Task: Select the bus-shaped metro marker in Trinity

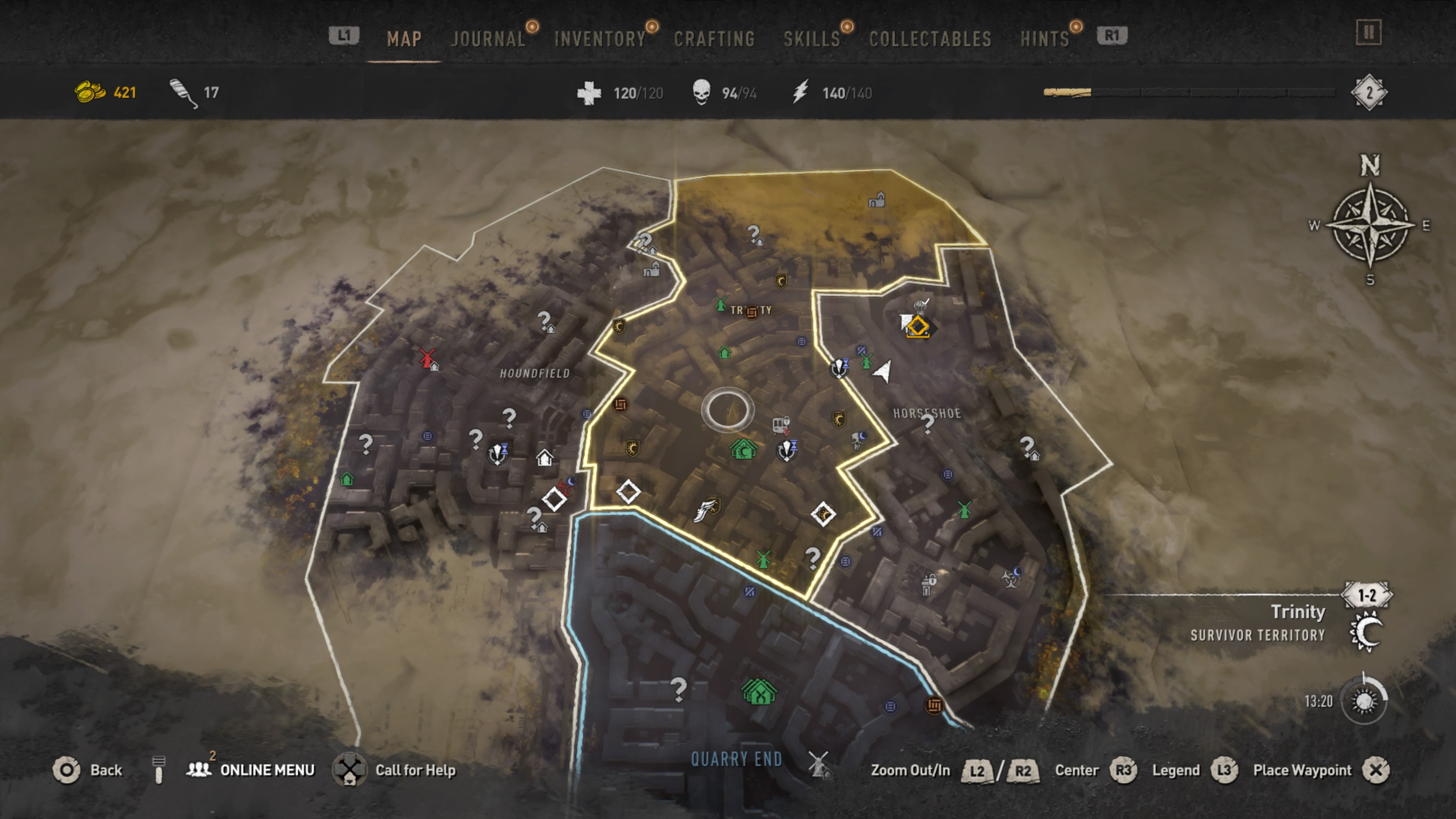Action: 781,425
